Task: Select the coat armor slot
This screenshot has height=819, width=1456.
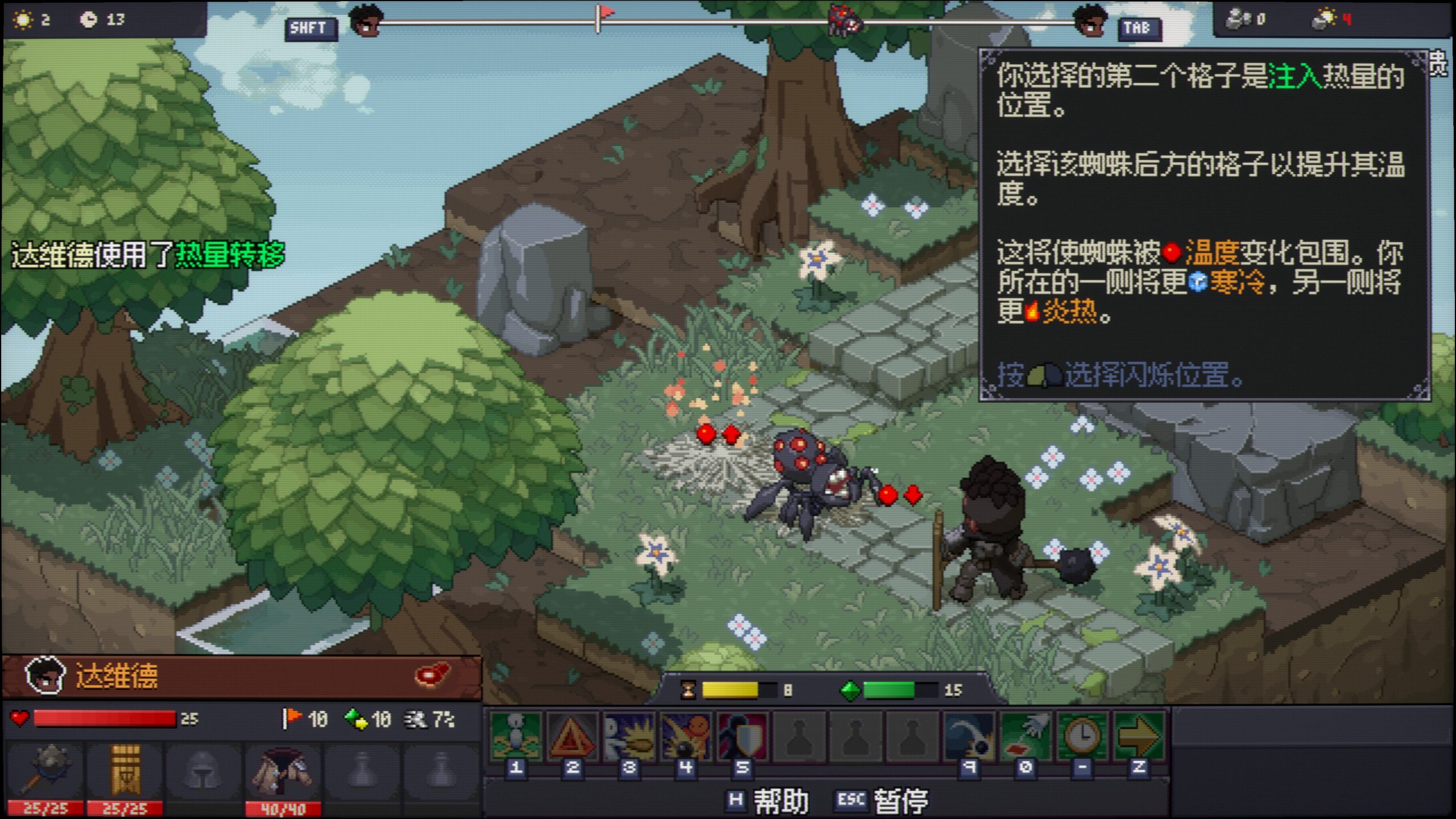Action: [x=283, y=771]
